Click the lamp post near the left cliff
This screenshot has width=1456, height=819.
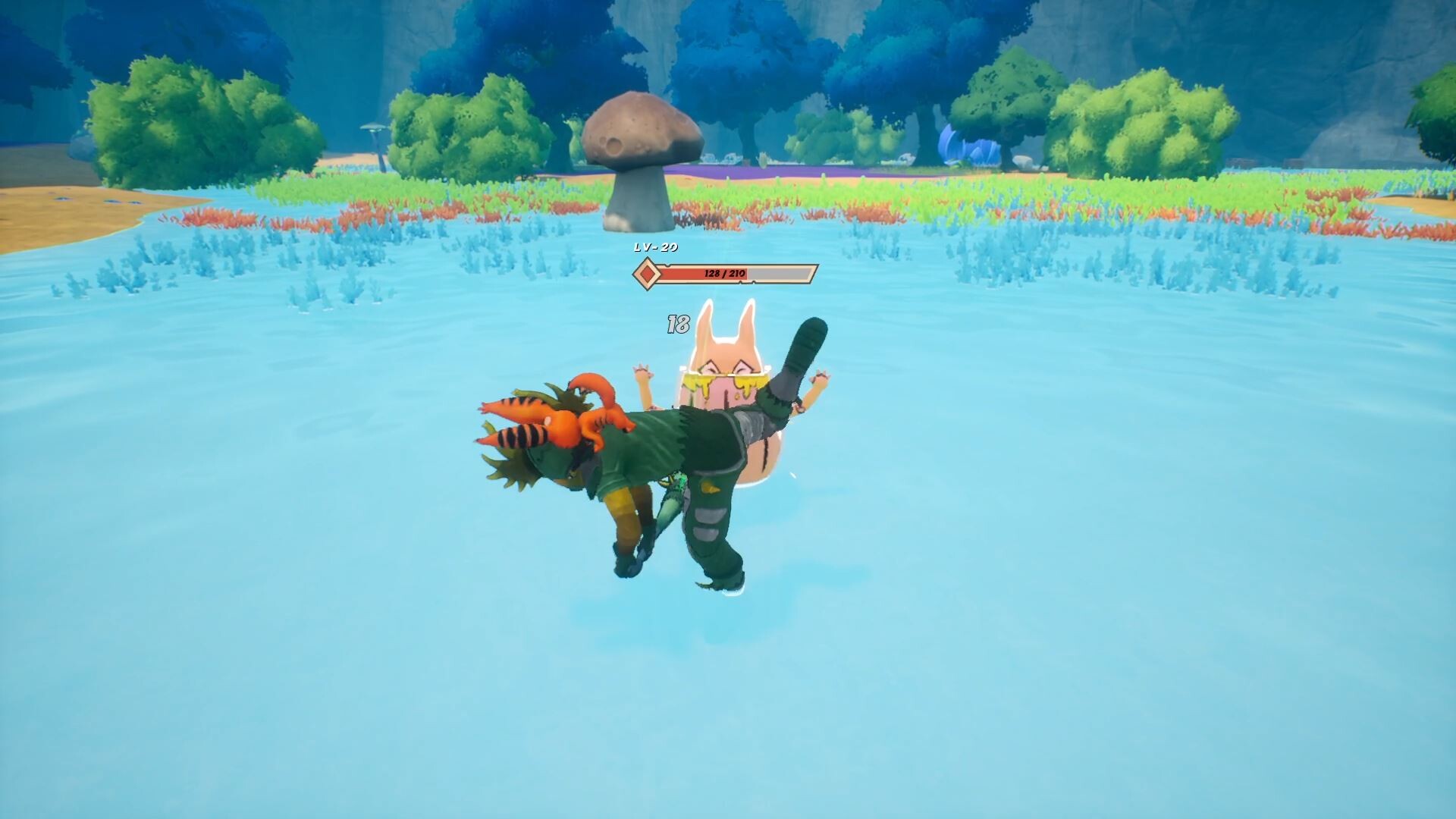click(375, 130)
